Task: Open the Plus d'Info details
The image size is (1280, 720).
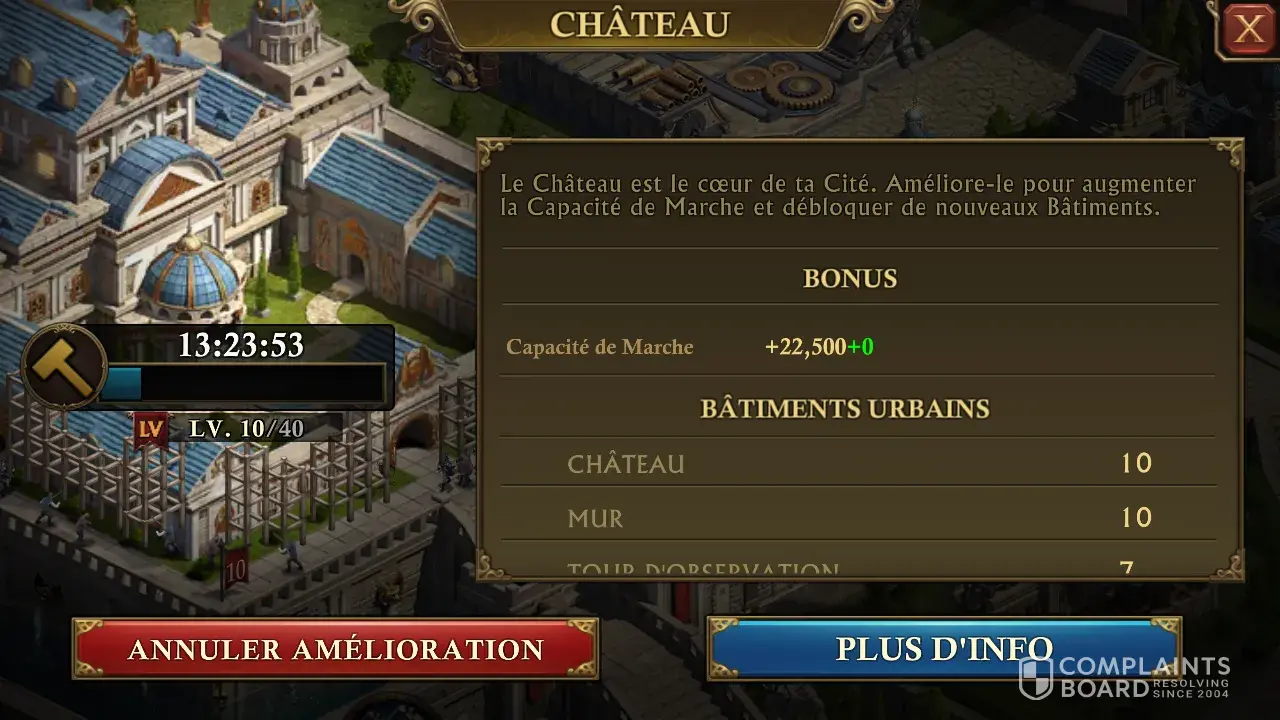Action: (x=944, y=649)
